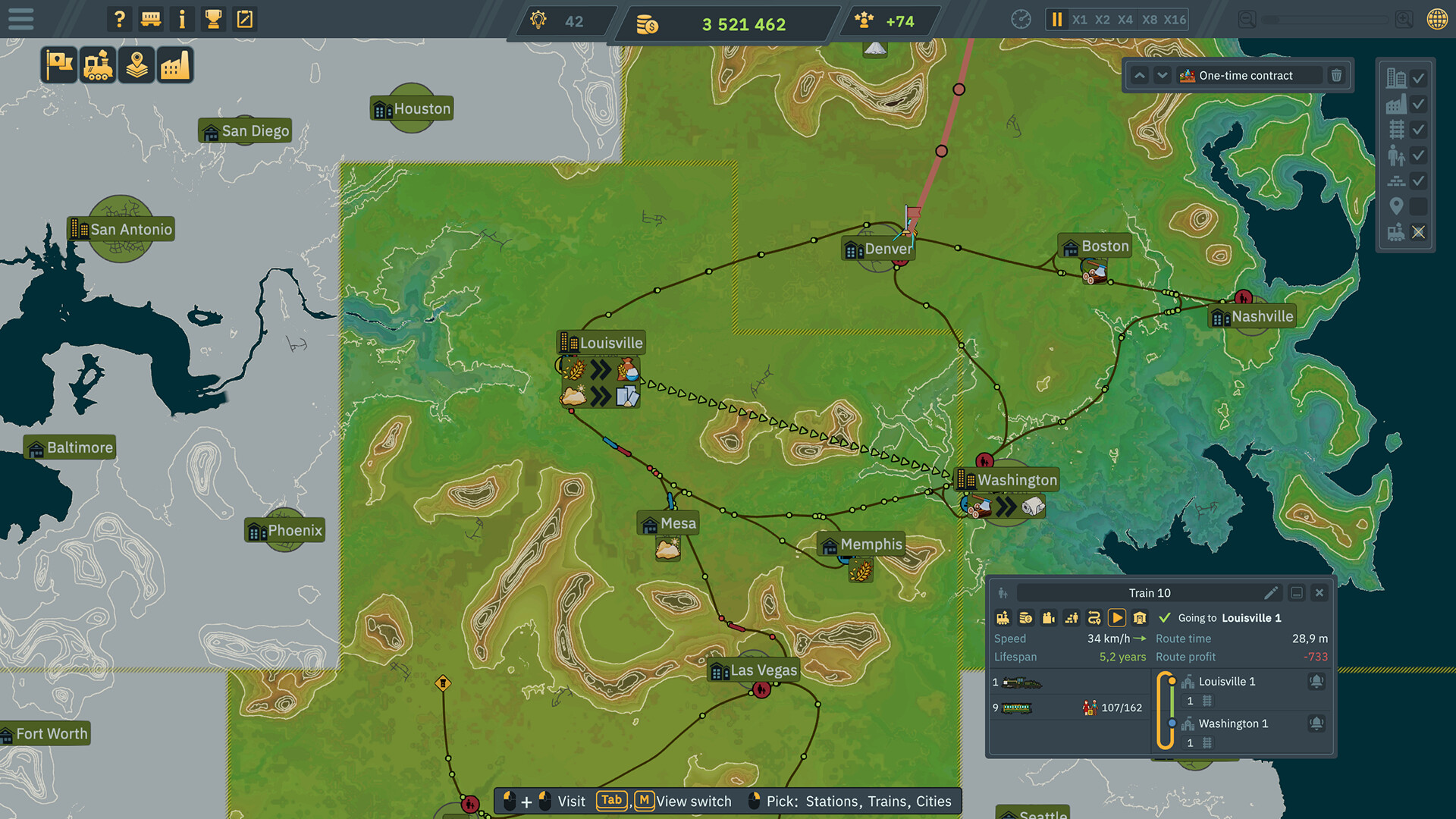Click the down chevron beside One-time contract
The width and height of the screenshot is (1456, 819).
tap(1162, 75)
